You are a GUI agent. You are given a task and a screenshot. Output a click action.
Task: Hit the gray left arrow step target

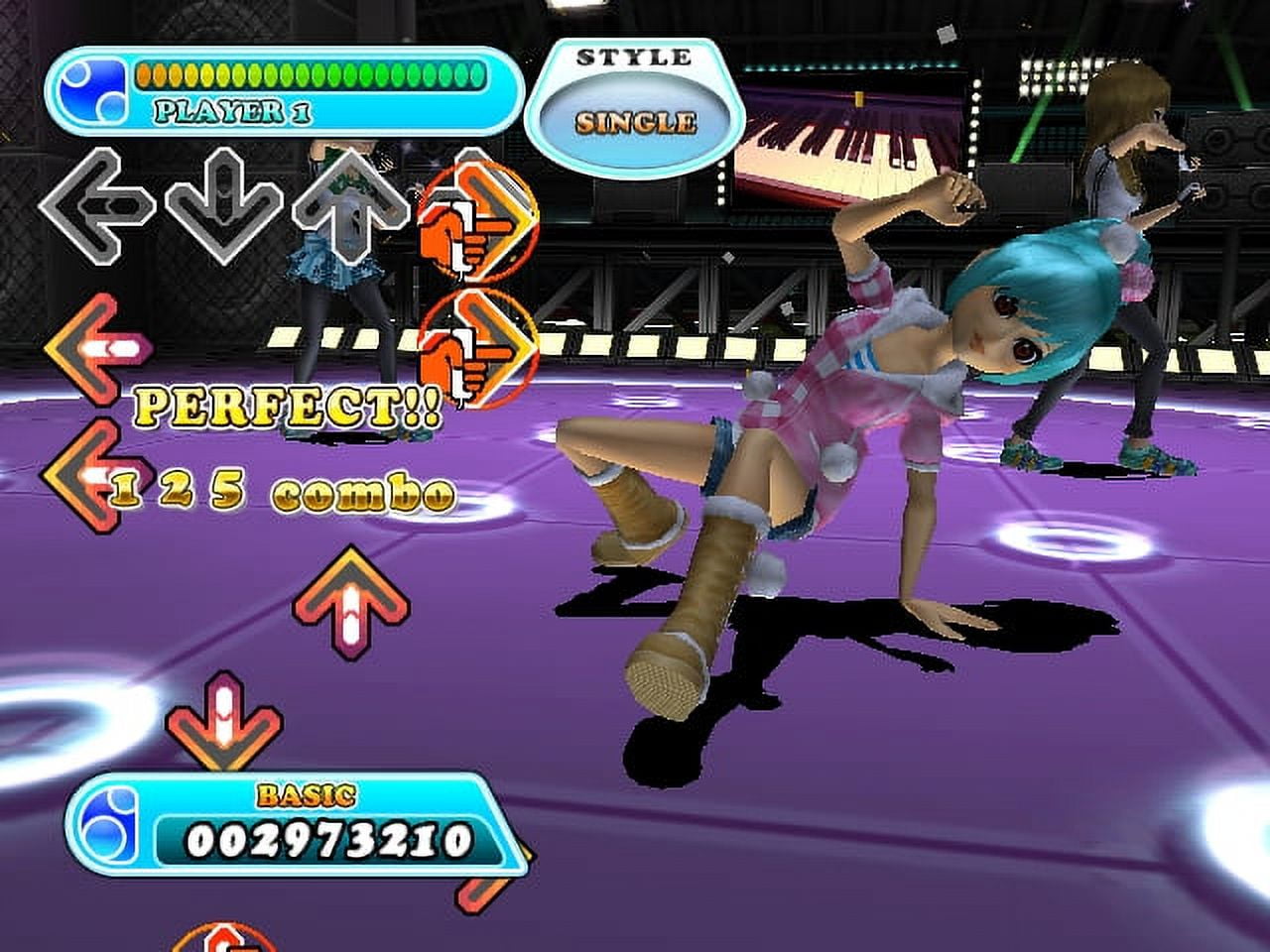pyautogui.click(x=96, y=205)
